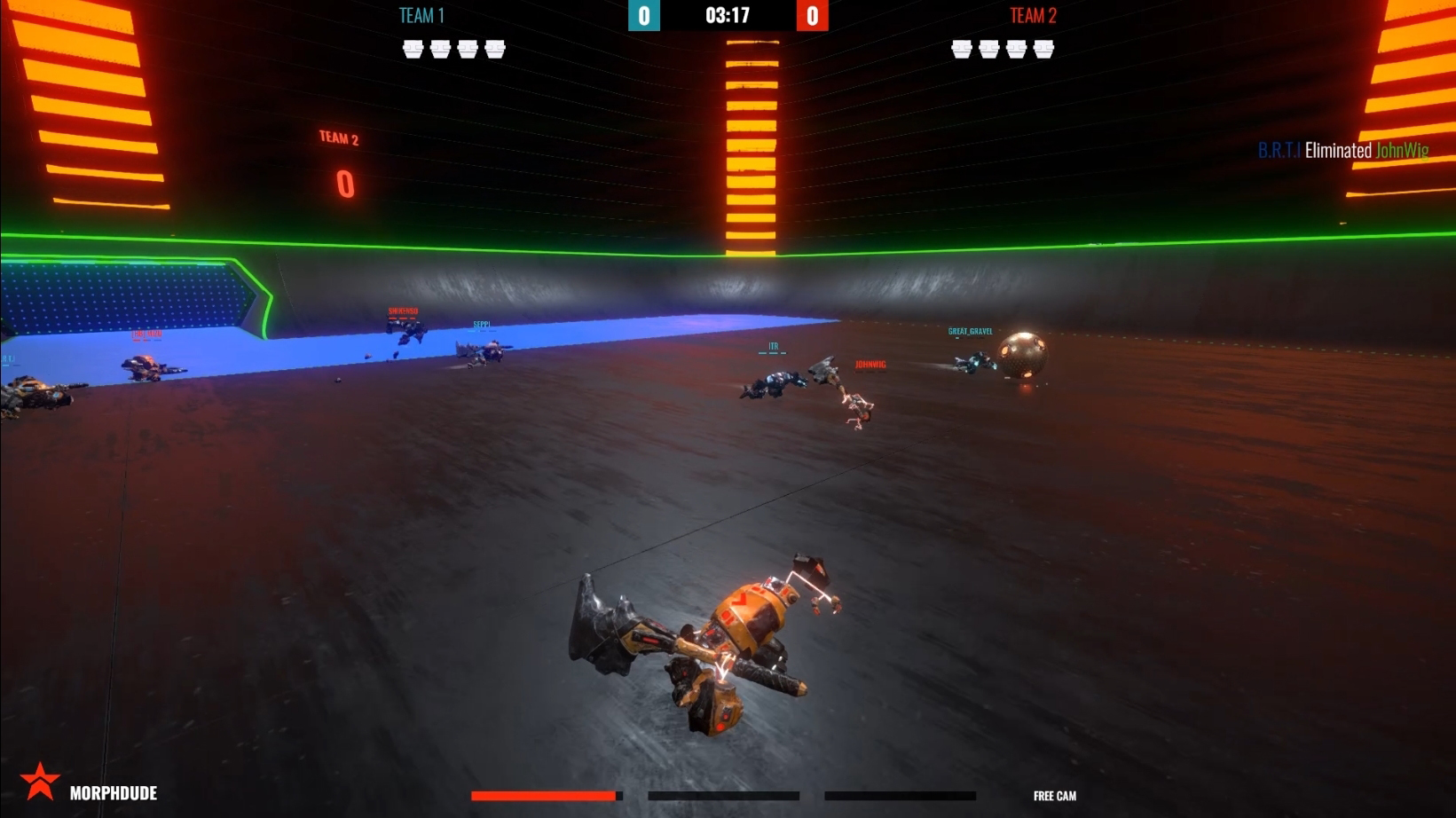Click the JOHNWIG nameplate in the arena
The width and height of the screenshot is (1456, 818).
870,363
